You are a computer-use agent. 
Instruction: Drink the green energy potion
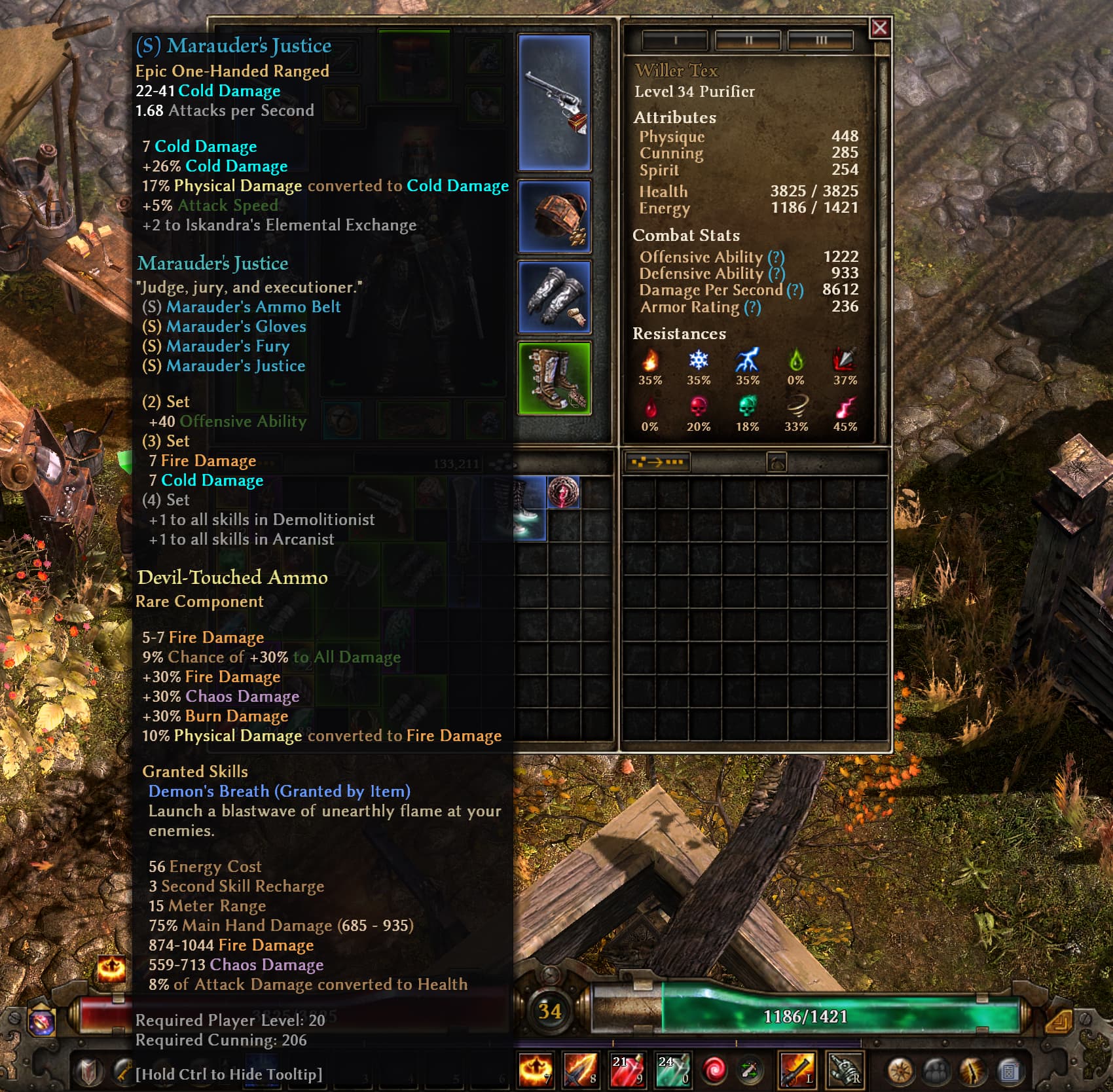[672, 1070]
